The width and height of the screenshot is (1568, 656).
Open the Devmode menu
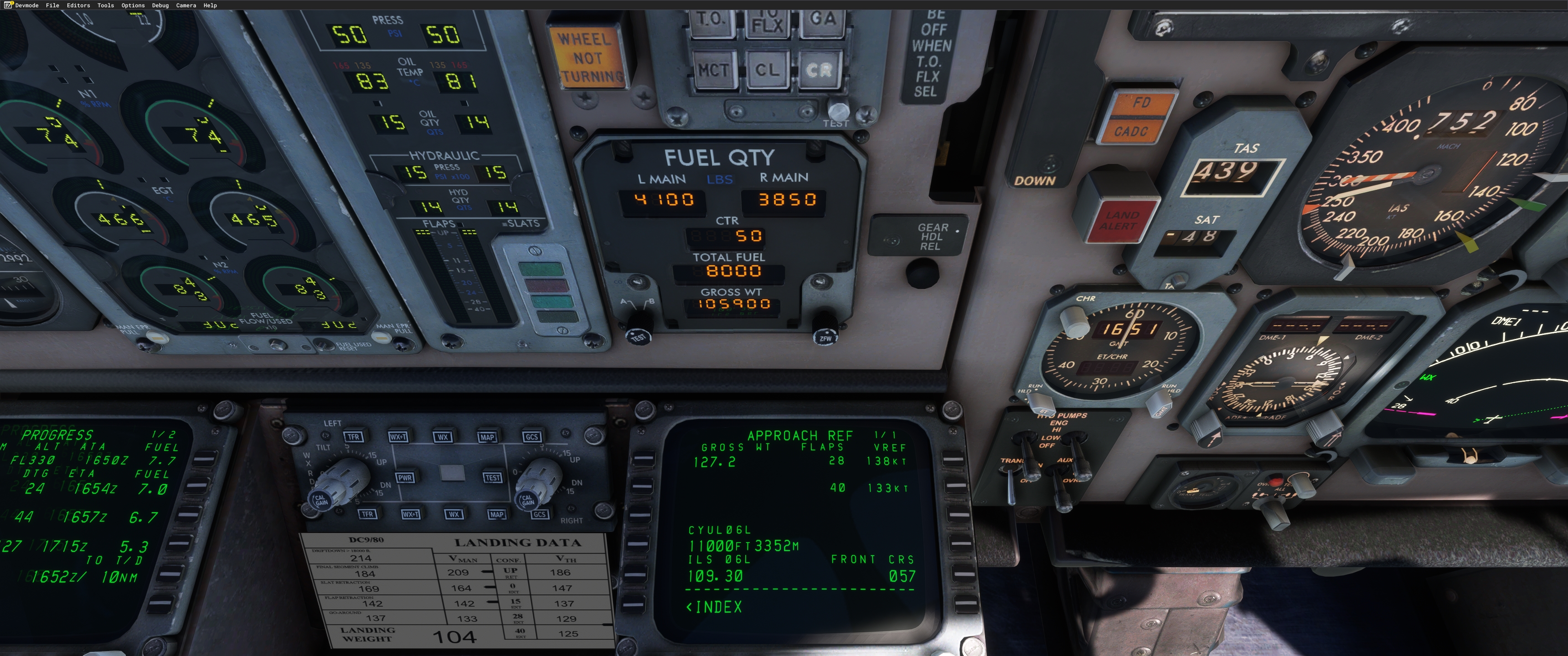[x=26, y=5]
